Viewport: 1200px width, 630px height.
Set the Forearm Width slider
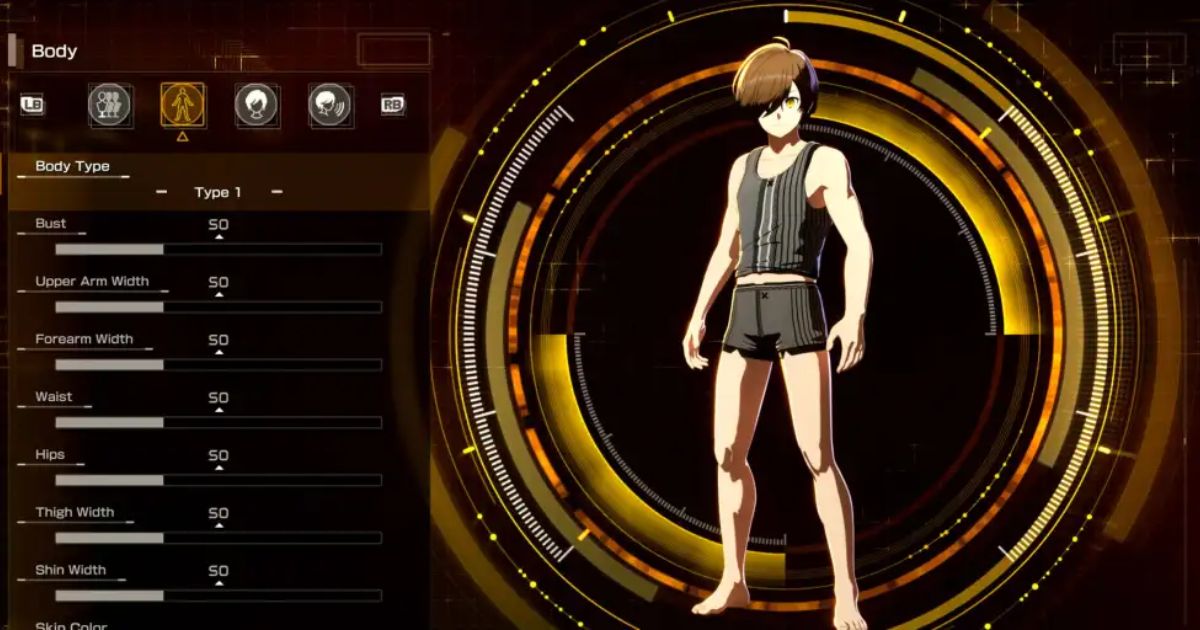218,365
